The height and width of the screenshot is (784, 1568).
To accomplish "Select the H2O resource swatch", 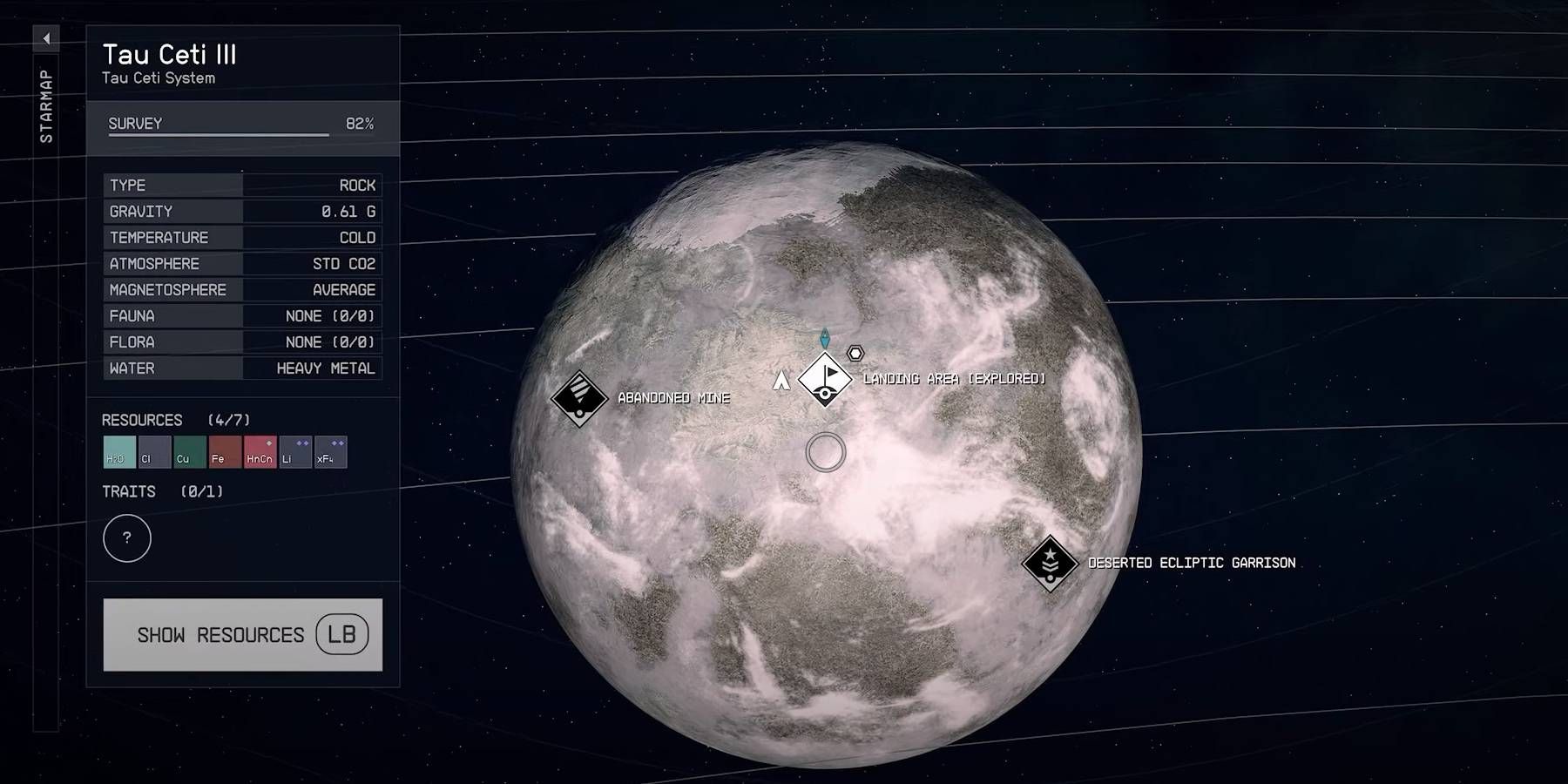I will pos(118,452).
